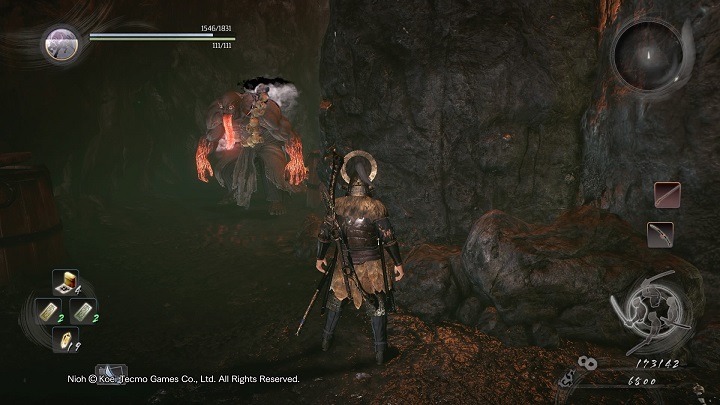Screen dimensions: 720x405
Task: Click the guardian spirit portrait icon
Action: [x=61, y=43]
